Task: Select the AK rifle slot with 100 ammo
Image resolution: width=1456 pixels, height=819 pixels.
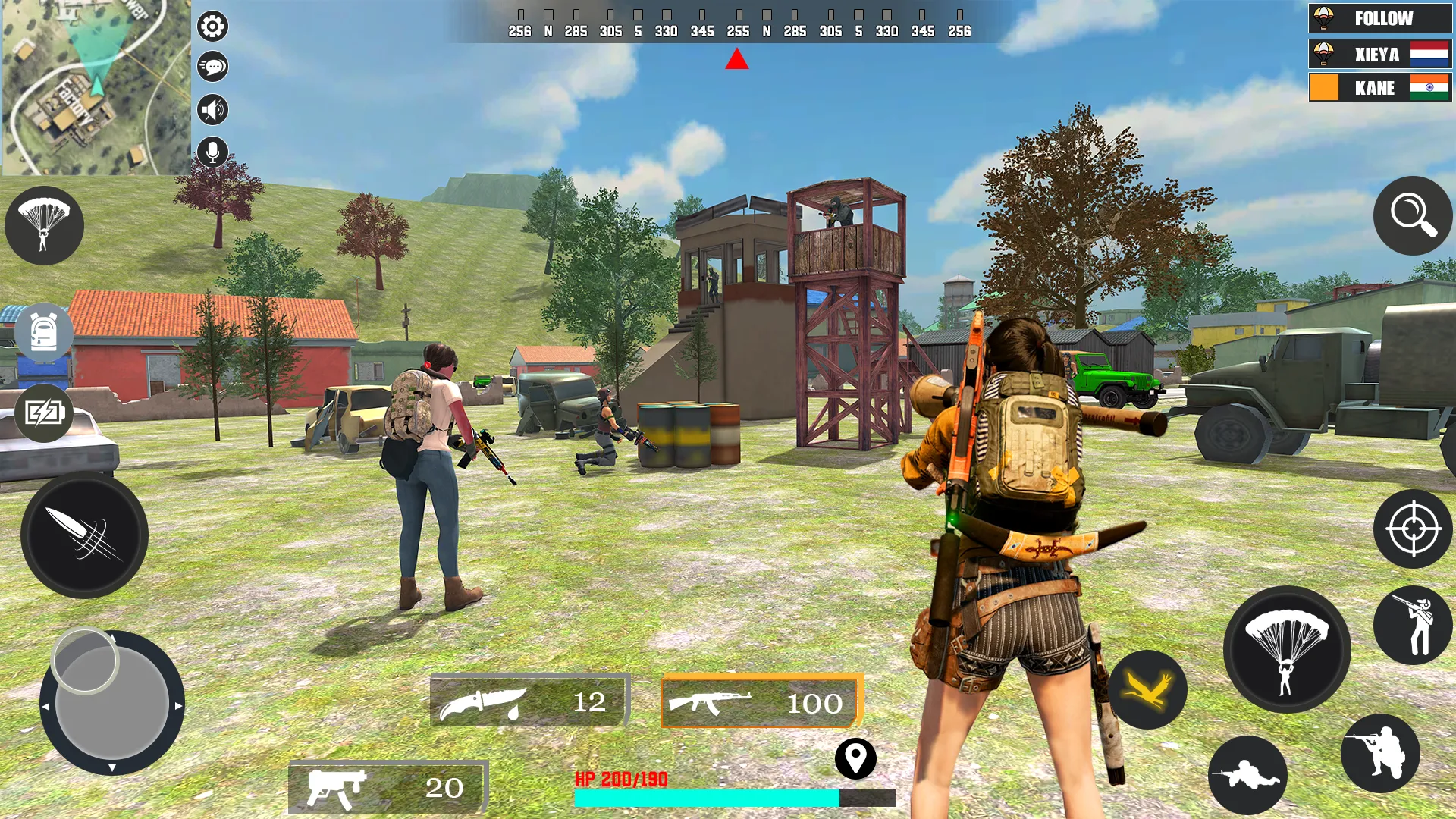Action: pyautogui.click(x=761, y=701)
